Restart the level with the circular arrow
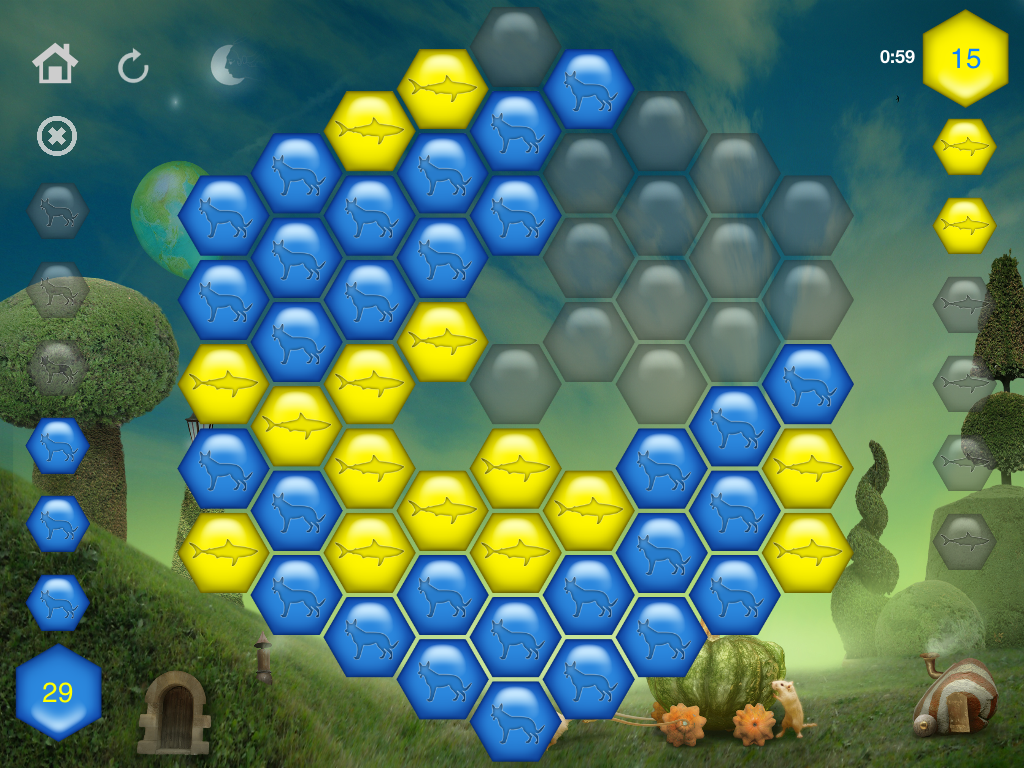Screen dimensions: 1024x768 click(133, 67)
